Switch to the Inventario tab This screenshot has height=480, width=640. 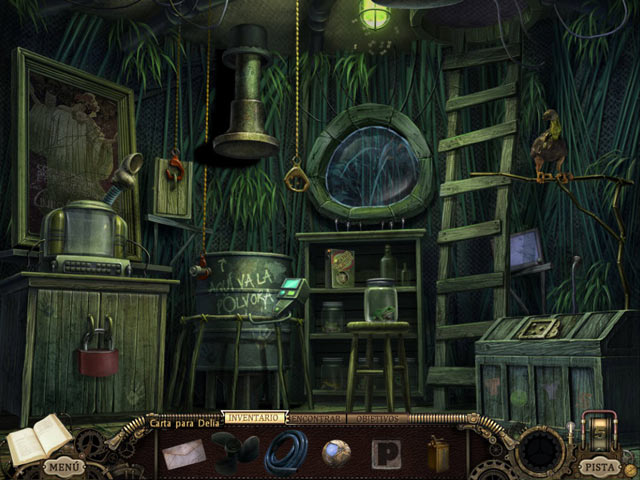pos(253,417)
